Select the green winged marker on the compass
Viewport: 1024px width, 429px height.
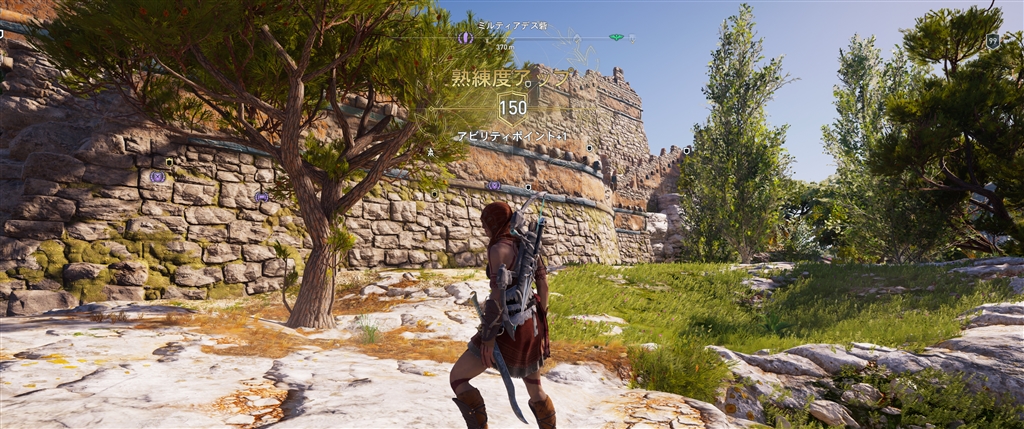(x=616, y=38)
